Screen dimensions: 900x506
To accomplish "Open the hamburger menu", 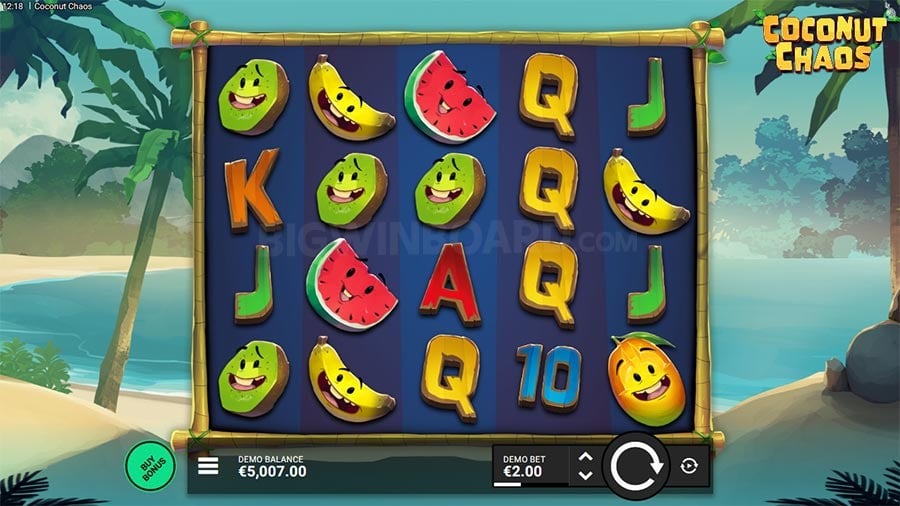I will 208,466.
